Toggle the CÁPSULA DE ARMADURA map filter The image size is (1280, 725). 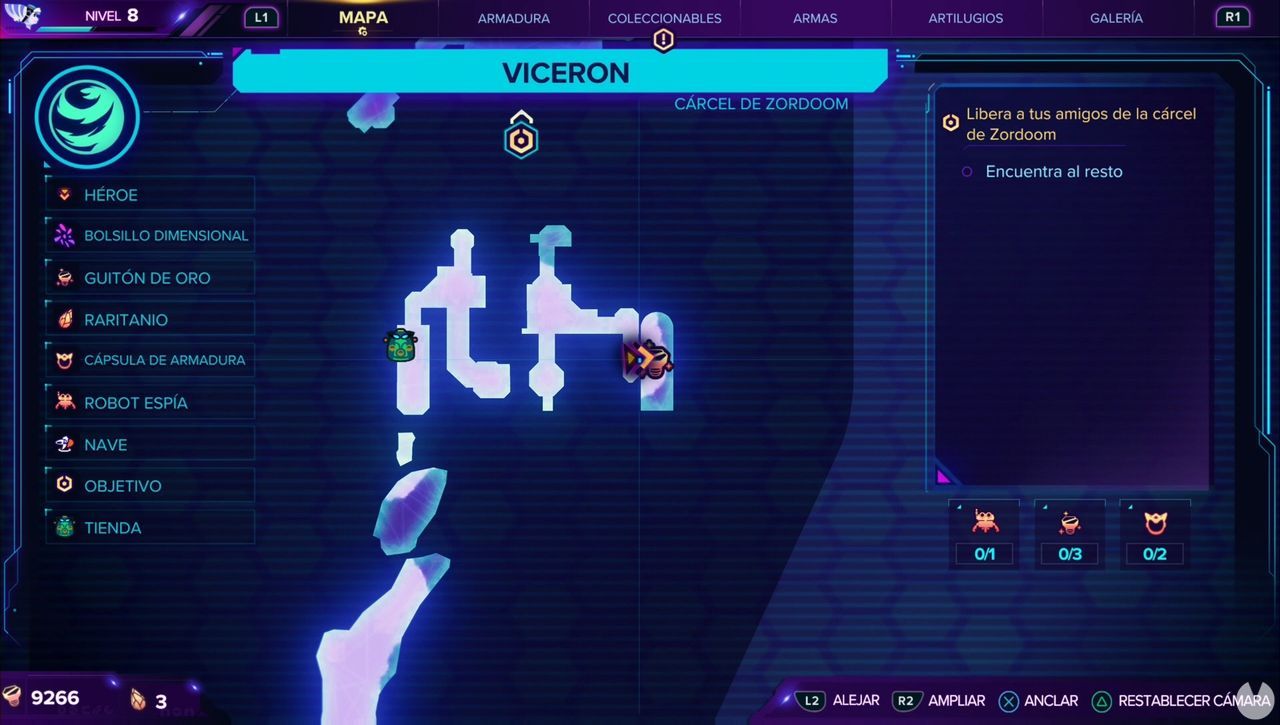click(x=63, y=360)
